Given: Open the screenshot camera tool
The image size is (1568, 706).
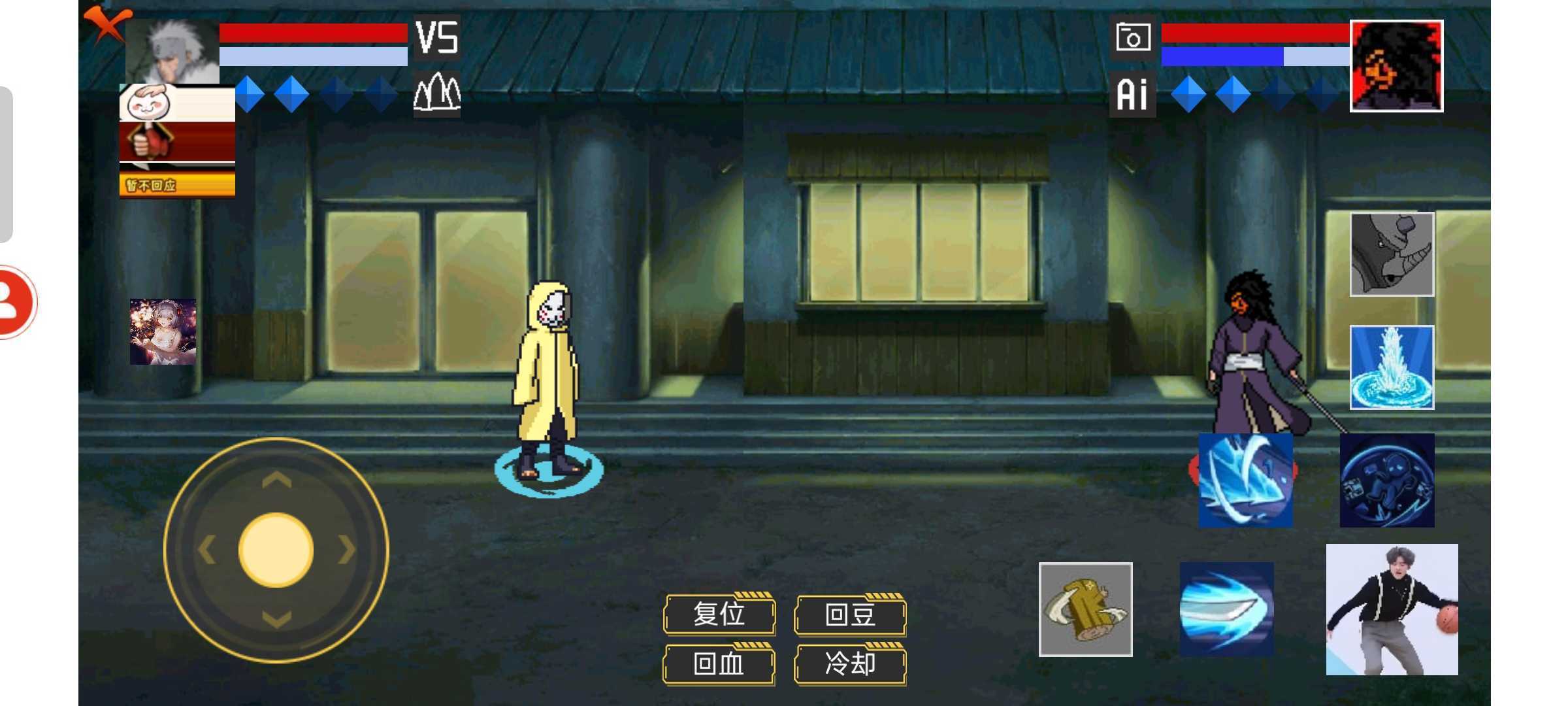Looking at the screenshot, I should click(1132, 38).
